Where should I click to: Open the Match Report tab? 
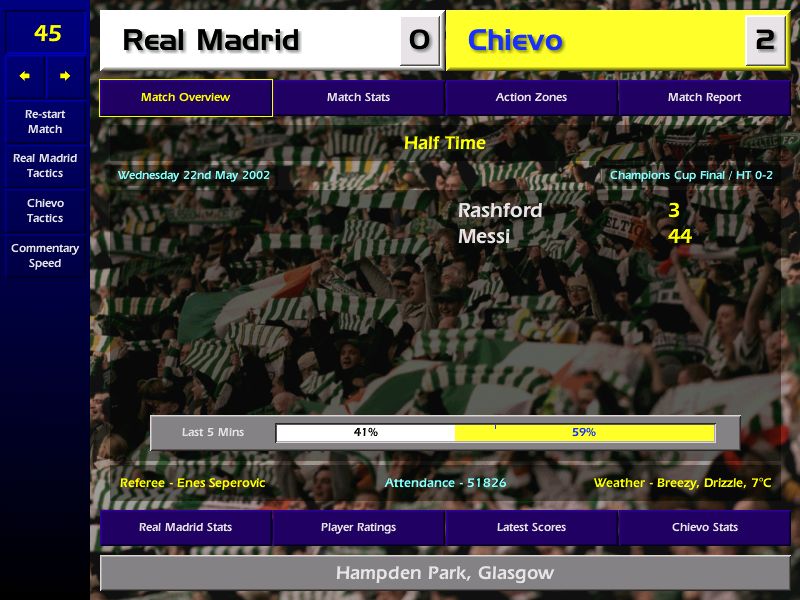704,98
